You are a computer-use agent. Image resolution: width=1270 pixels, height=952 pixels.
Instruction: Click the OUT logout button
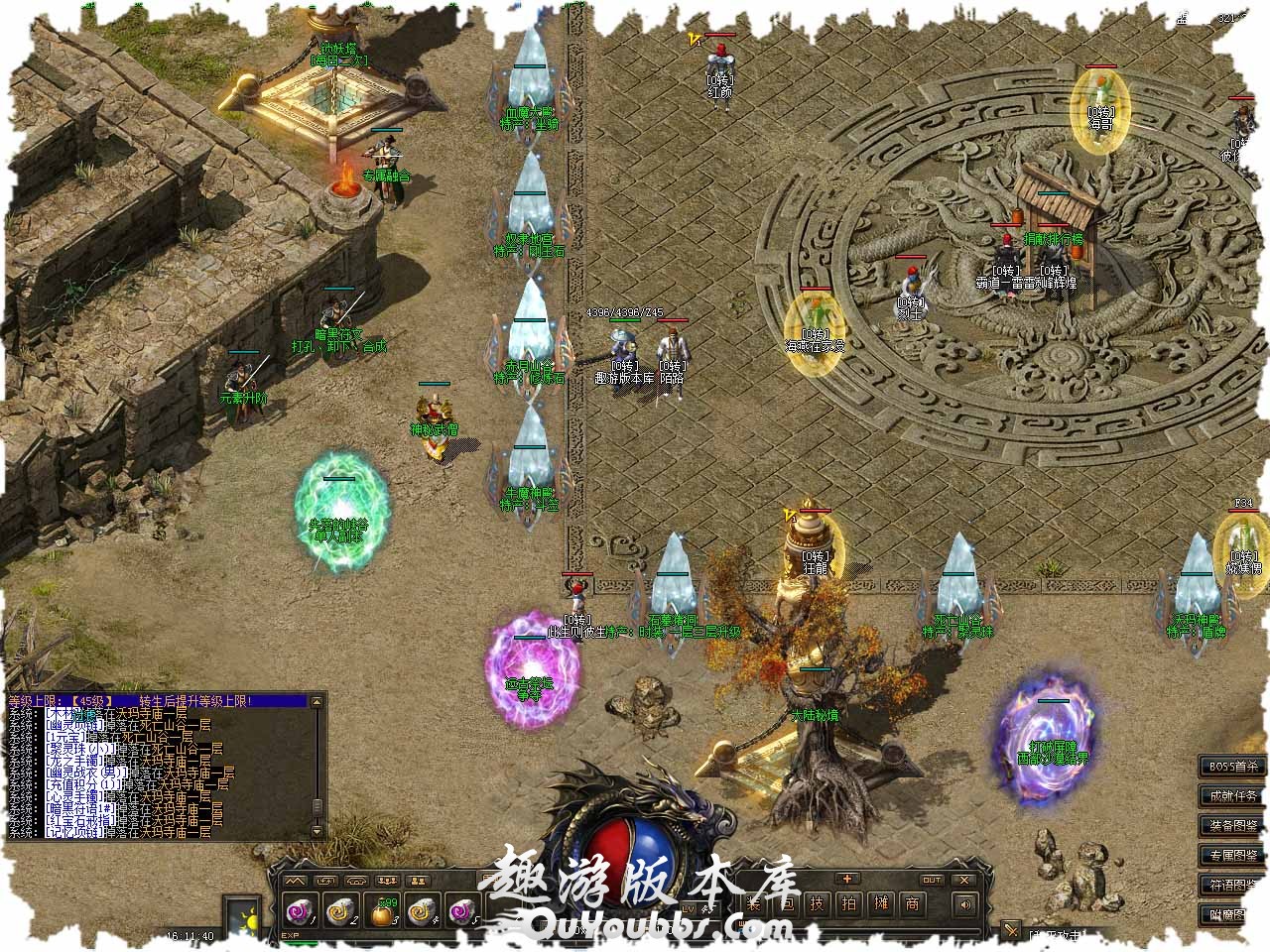coord(932,880)
